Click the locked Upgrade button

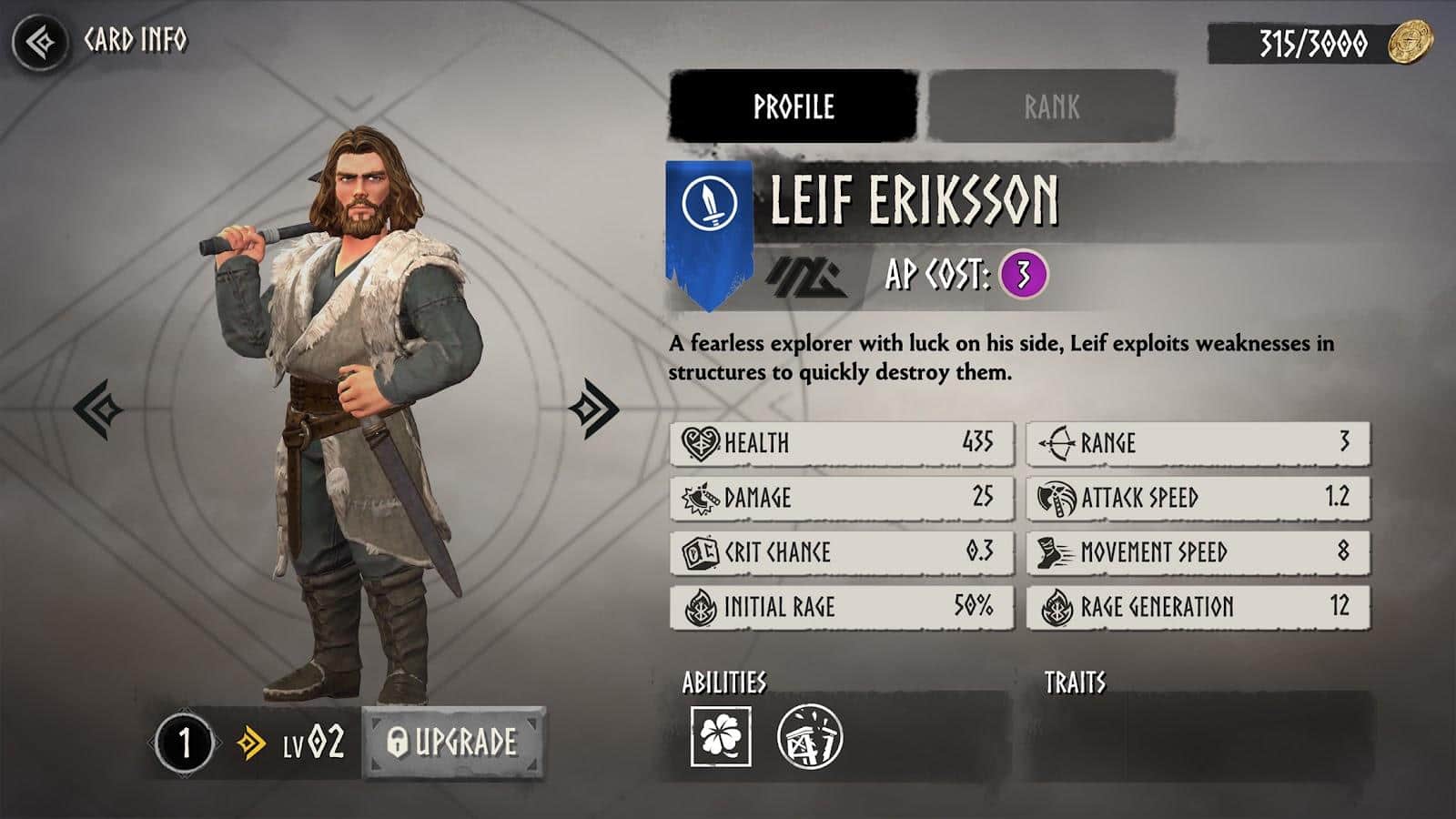[x=453, y=743]
